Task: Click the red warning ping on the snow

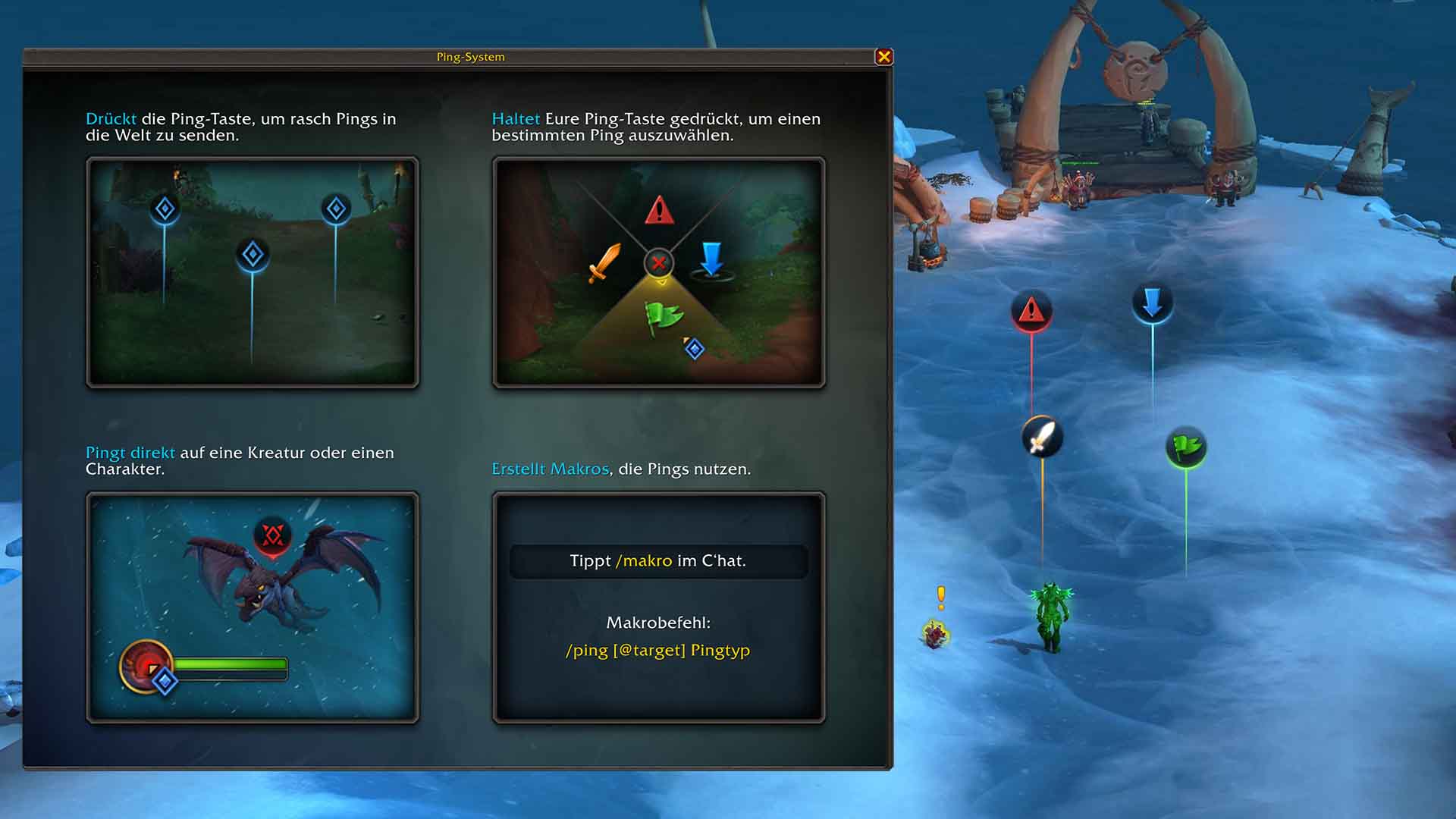Action: pyautogui.click(x=1031, y=311)
